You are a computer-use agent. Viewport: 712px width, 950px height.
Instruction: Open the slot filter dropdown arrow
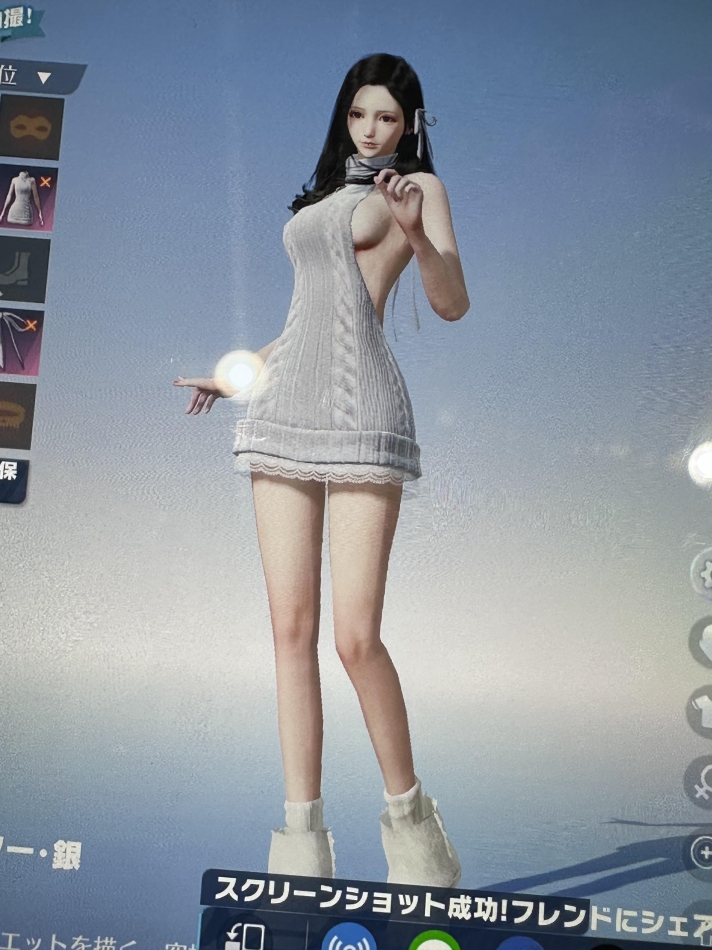44,77
